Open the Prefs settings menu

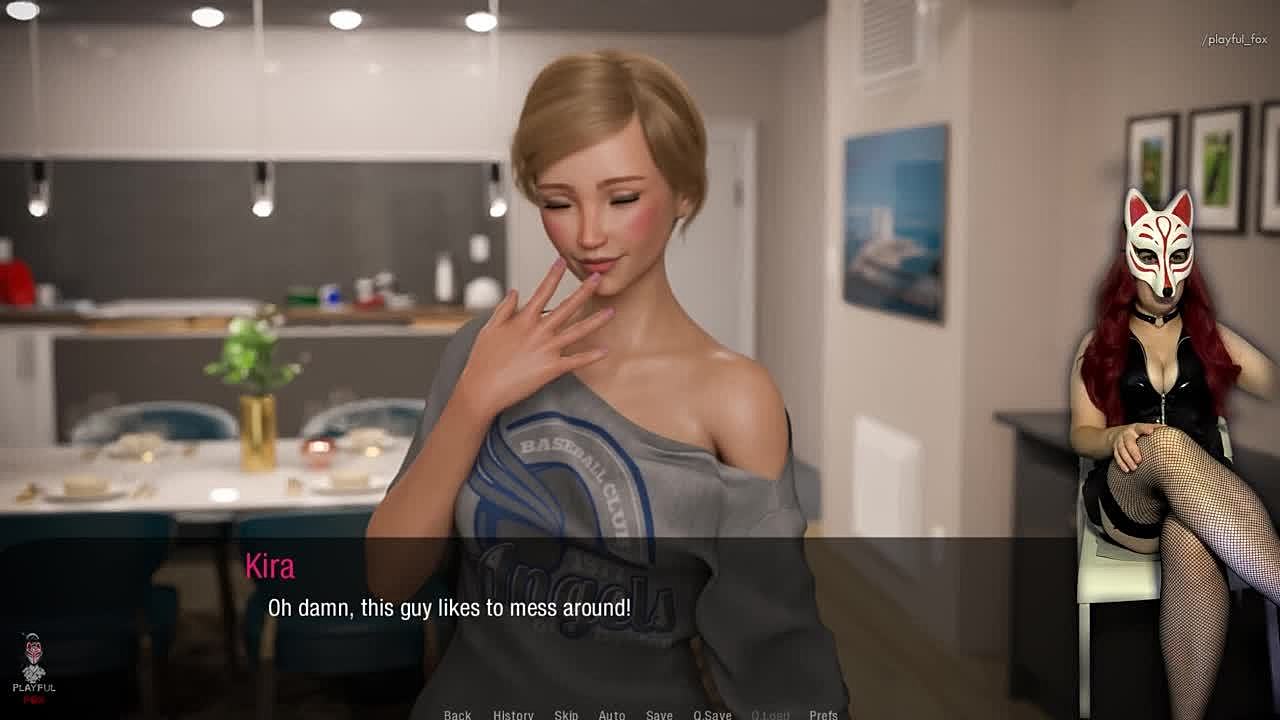click(824, 714)
